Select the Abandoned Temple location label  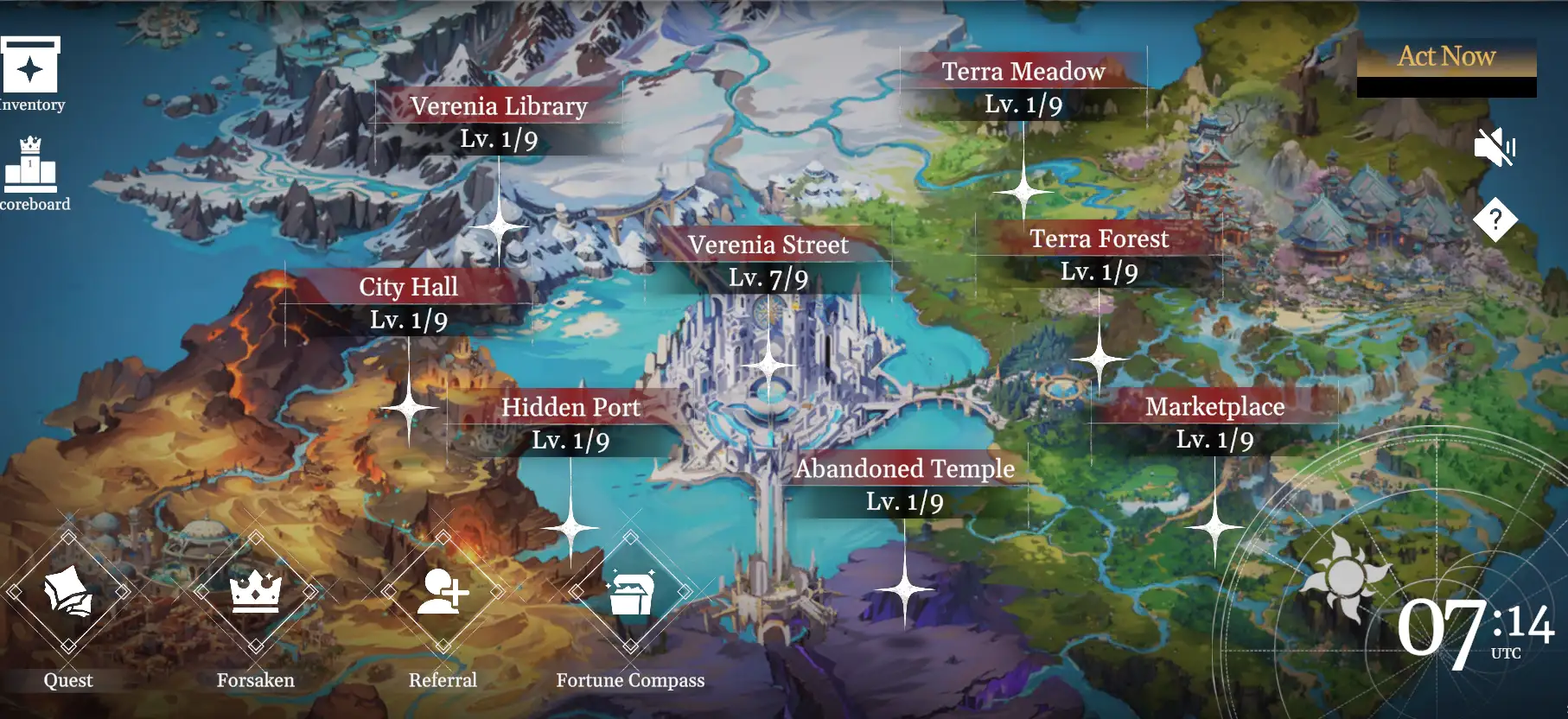[x=904, y=468]
